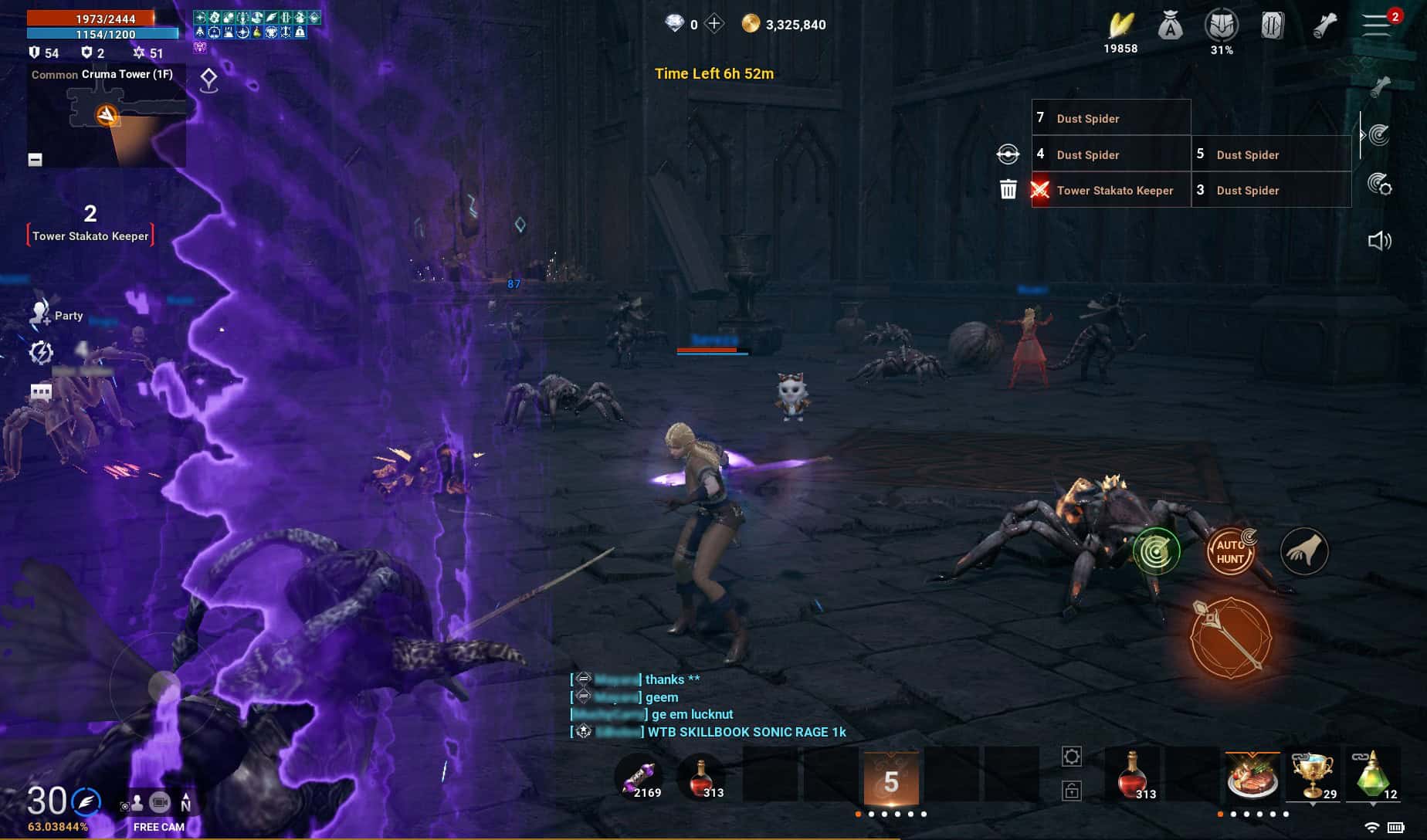
Task: Toggle the speaker sound icon
Action: pyautogui.click(x=1379, y=241)
